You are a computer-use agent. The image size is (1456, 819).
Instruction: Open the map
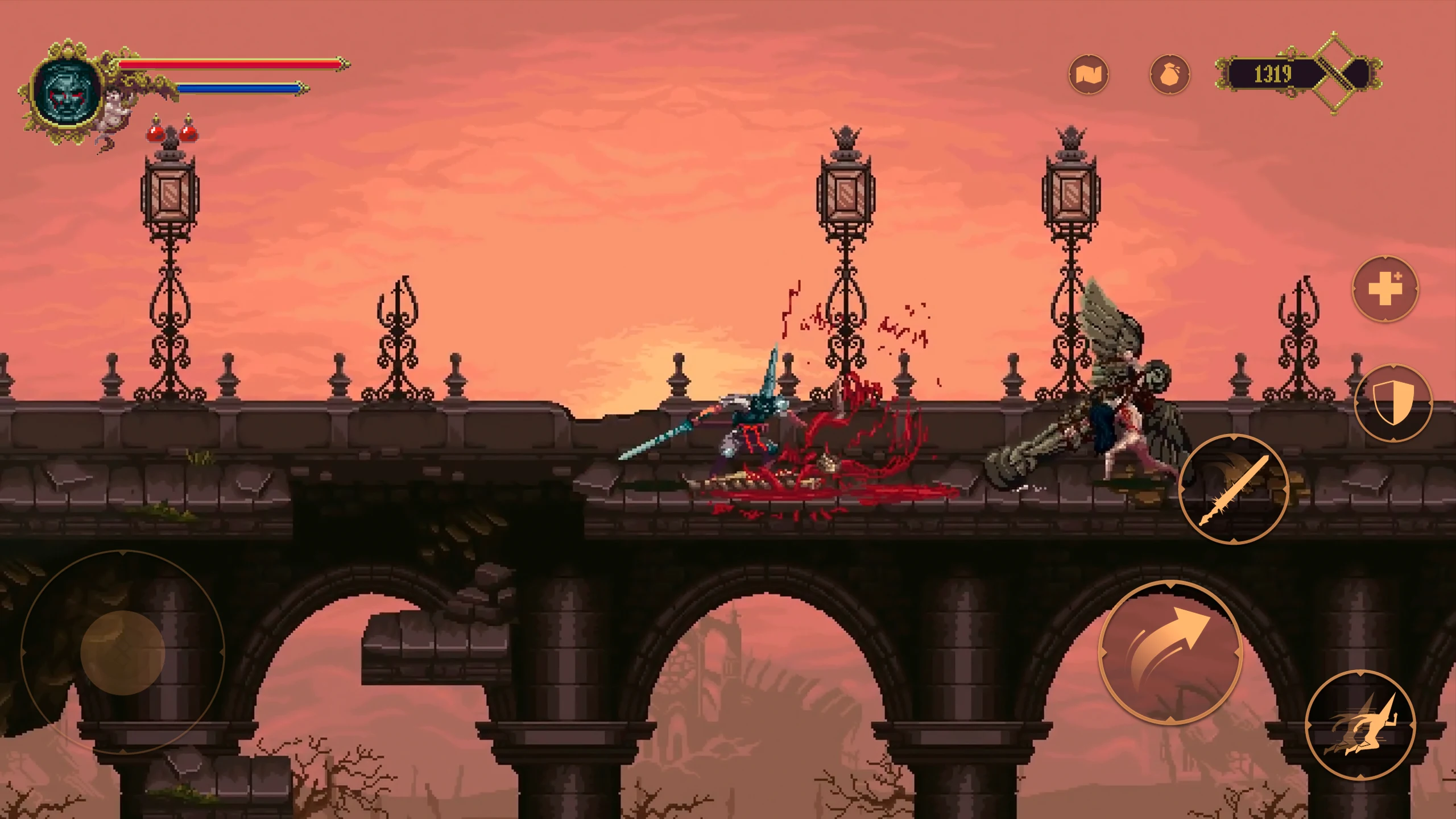click(x=1088, y=75)
